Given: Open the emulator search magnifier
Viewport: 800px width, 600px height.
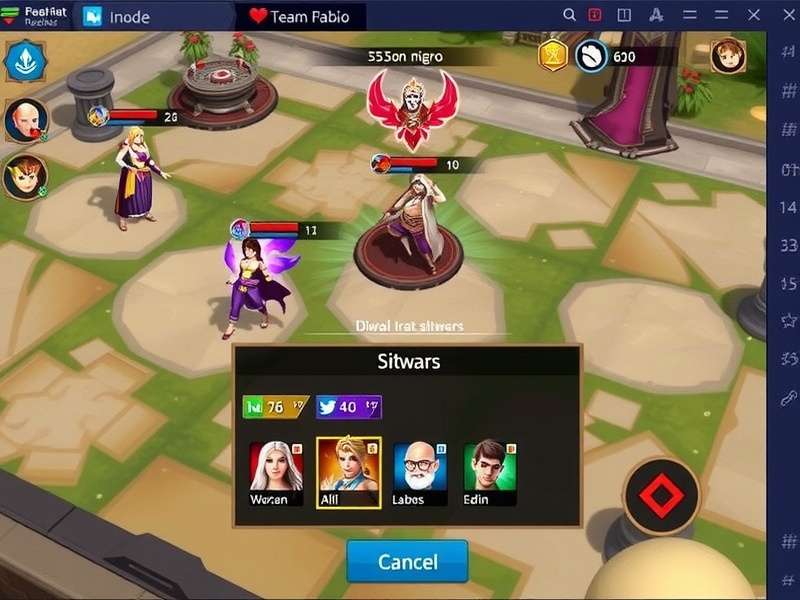Looking at the screenshot, I should [x=570, y=15].
